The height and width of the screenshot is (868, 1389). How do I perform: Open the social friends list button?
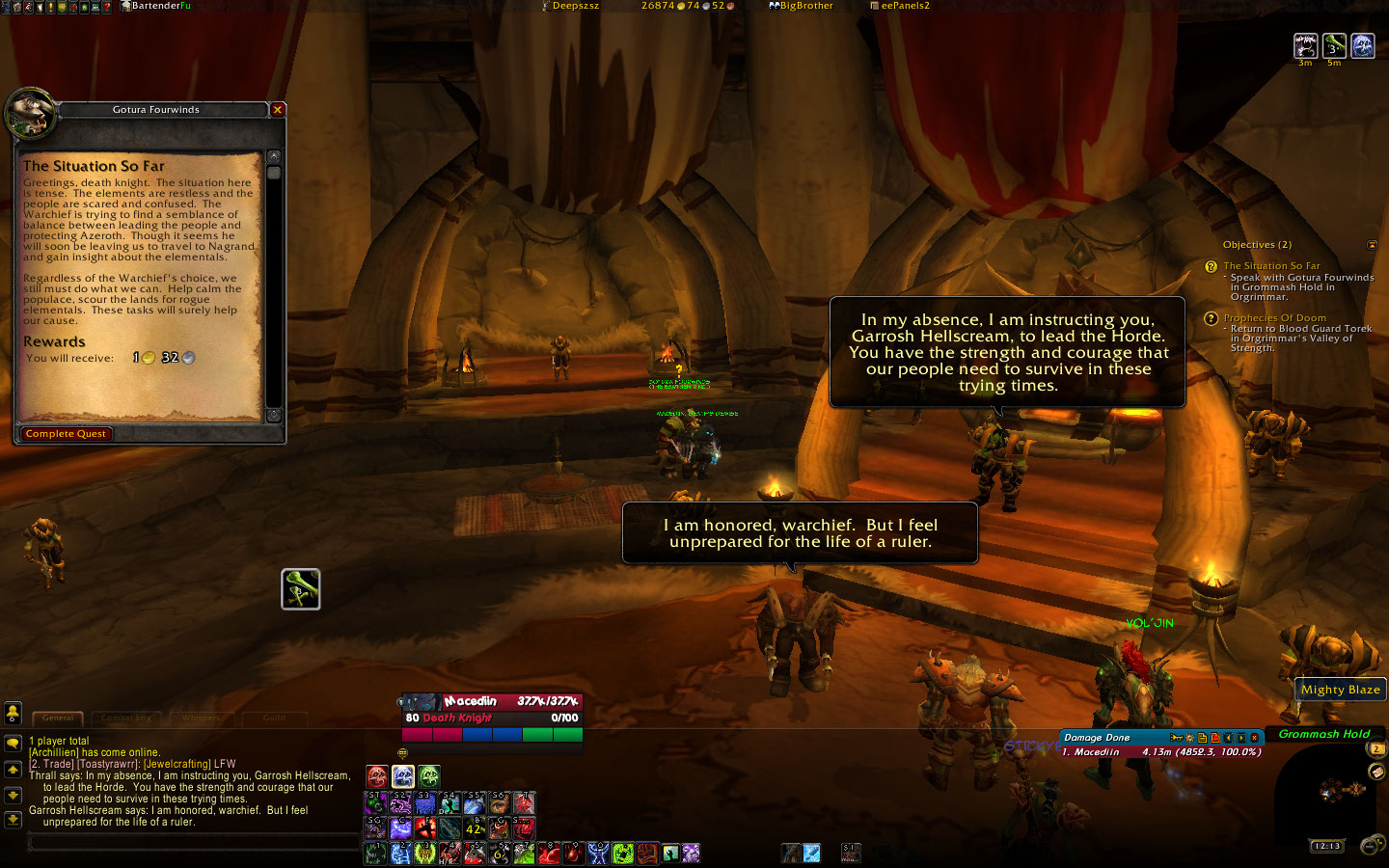tap(13, 713)
